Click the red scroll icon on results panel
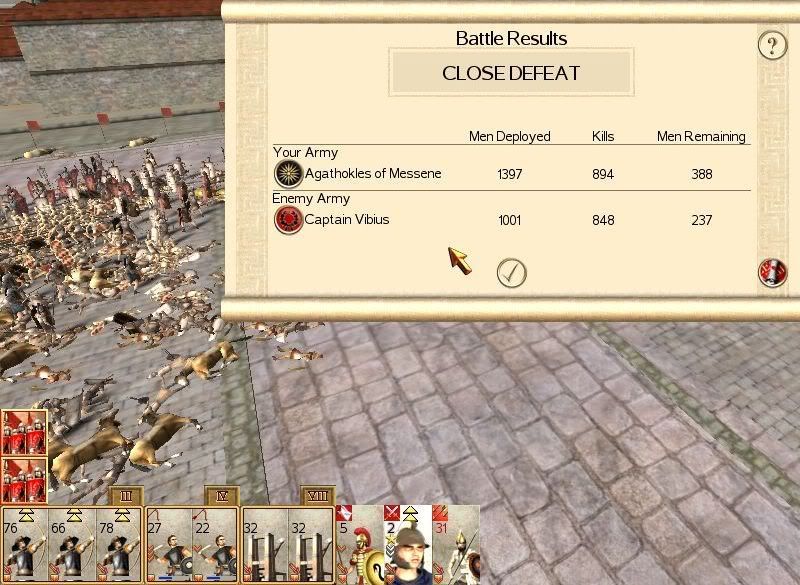The image size is (800, 585). pos(772,272)
